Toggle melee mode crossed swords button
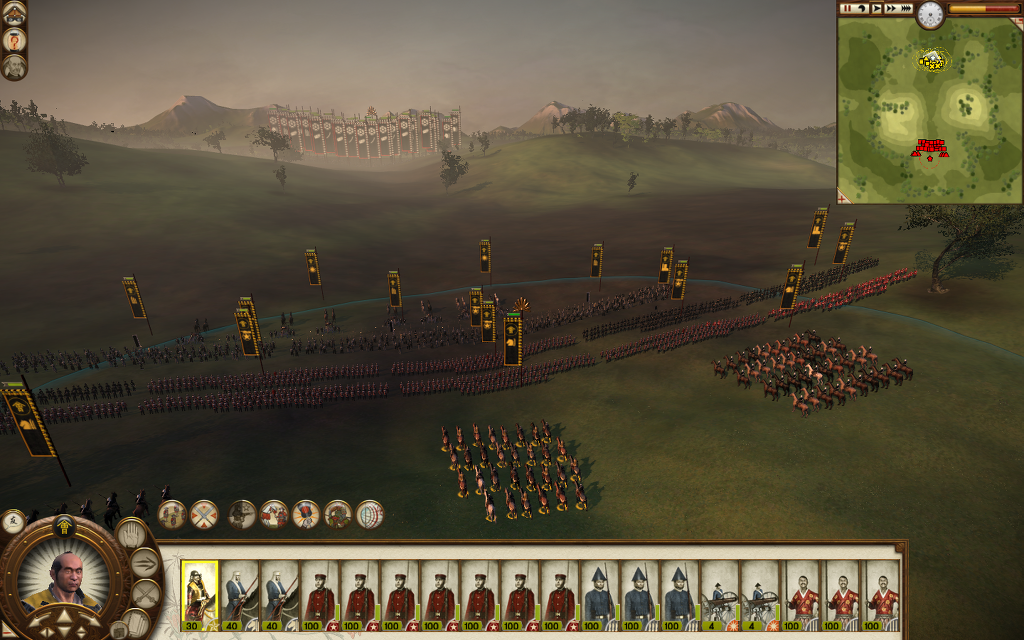The image size is (1024, 640). [145, 594]
